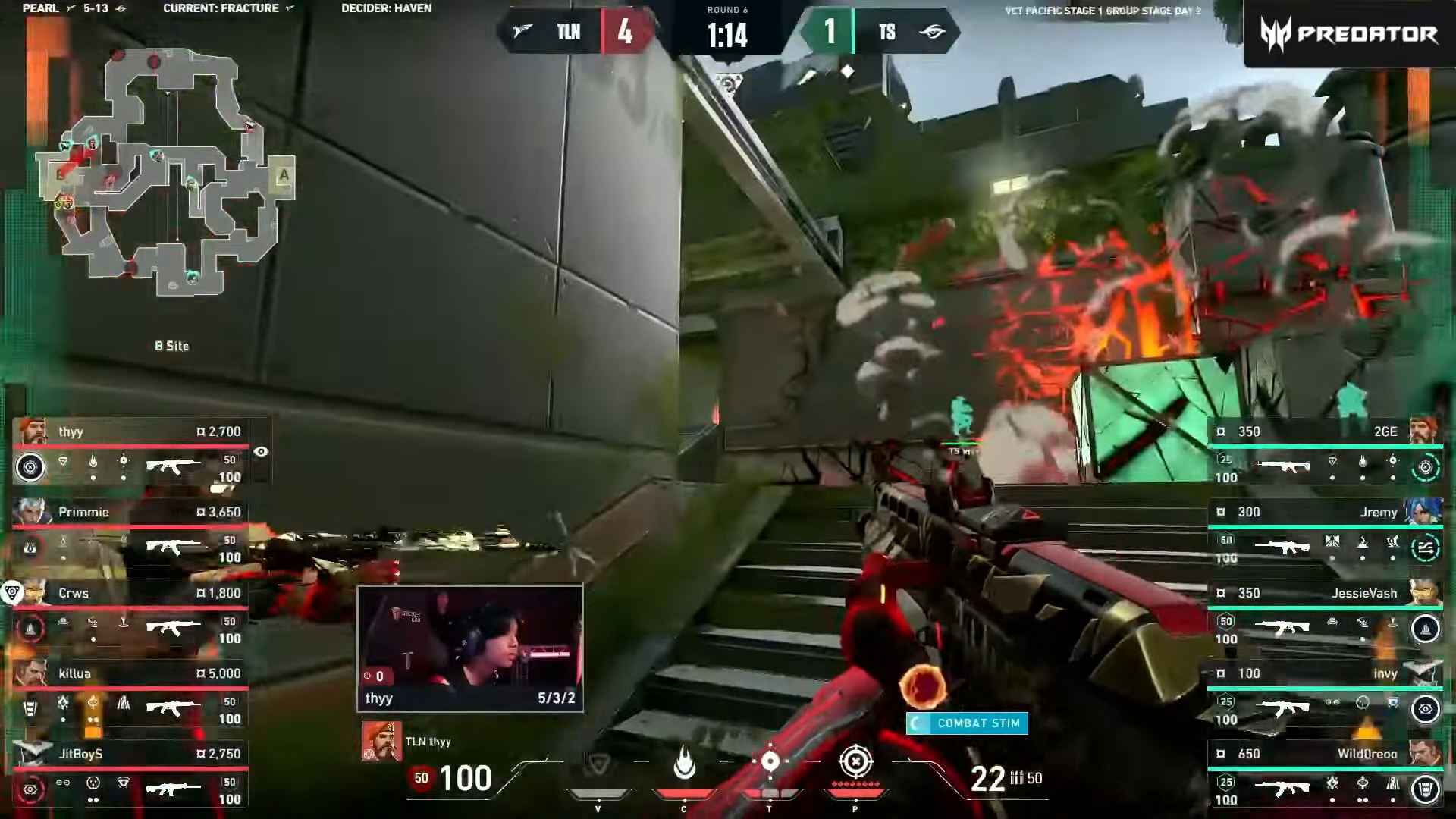1456x819 pixels.
Task: Select killua's player row
Action: pyautogui.click(x=130, y=695)
